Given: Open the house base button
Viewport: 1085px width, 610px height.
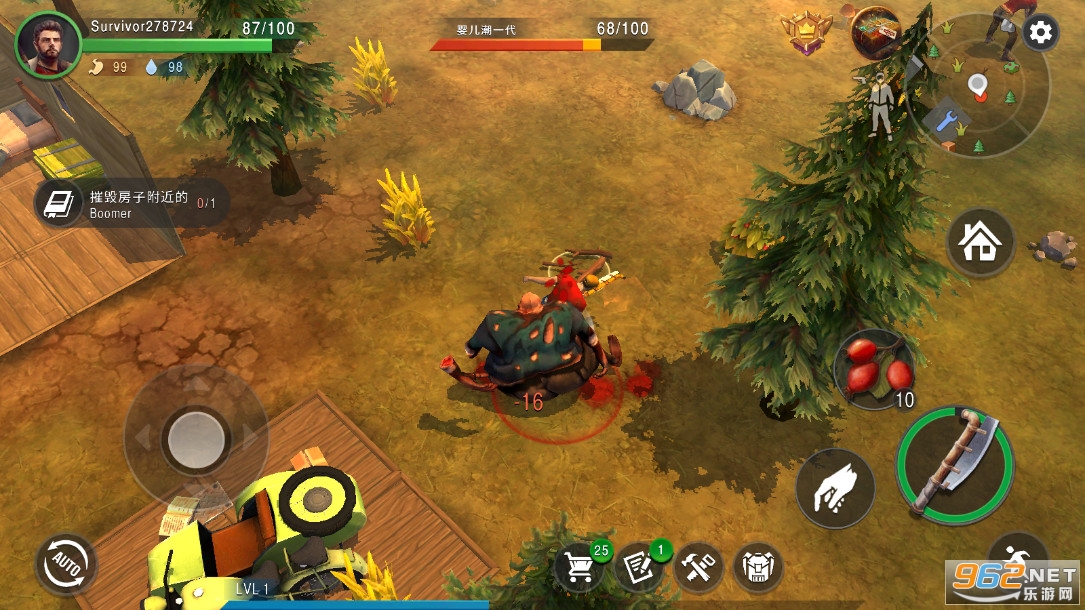Looking at the screenshot, I should pos(980,242).
